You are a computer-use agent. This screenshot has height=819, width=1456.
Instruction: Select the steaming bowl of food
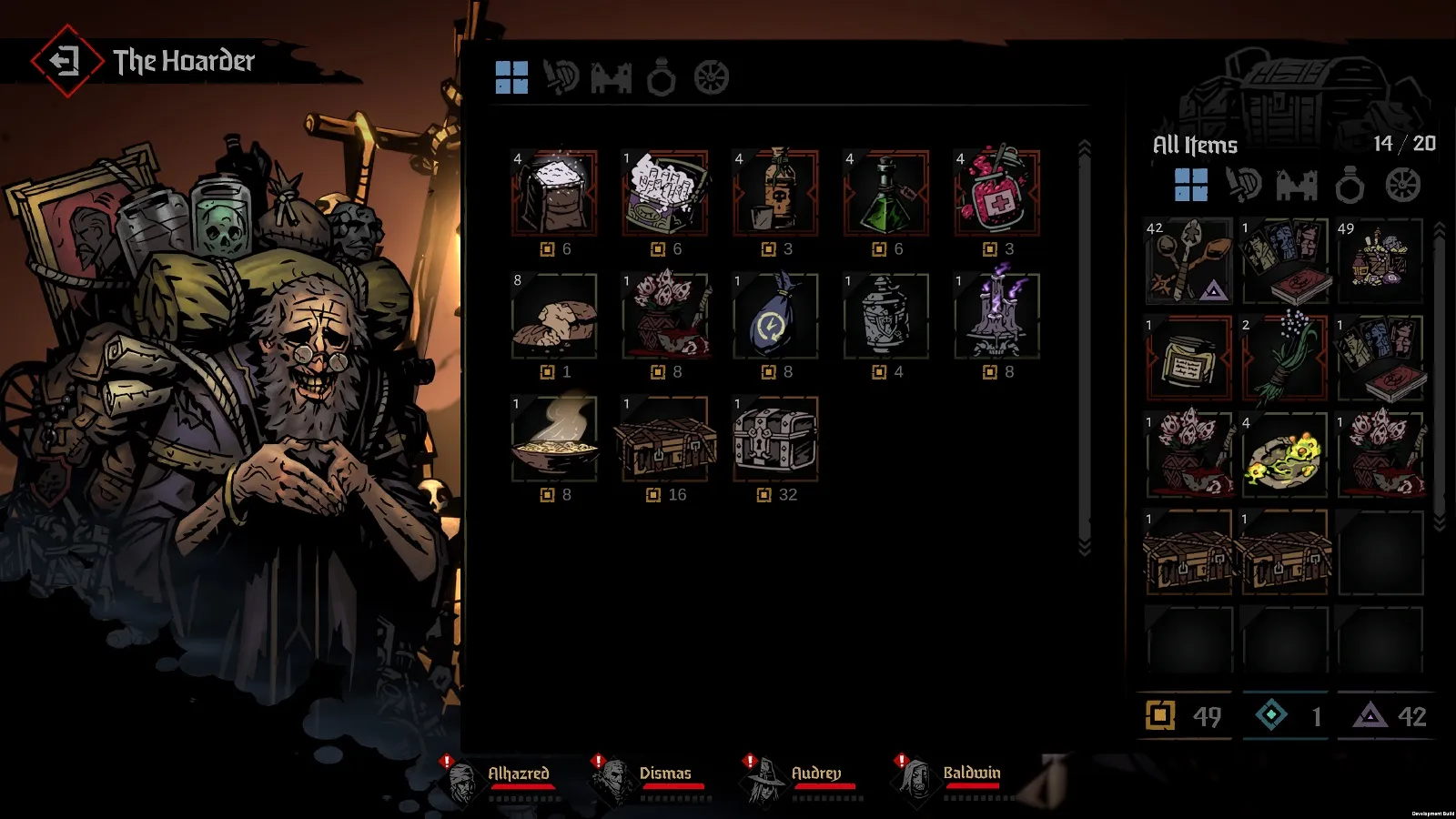554,440
